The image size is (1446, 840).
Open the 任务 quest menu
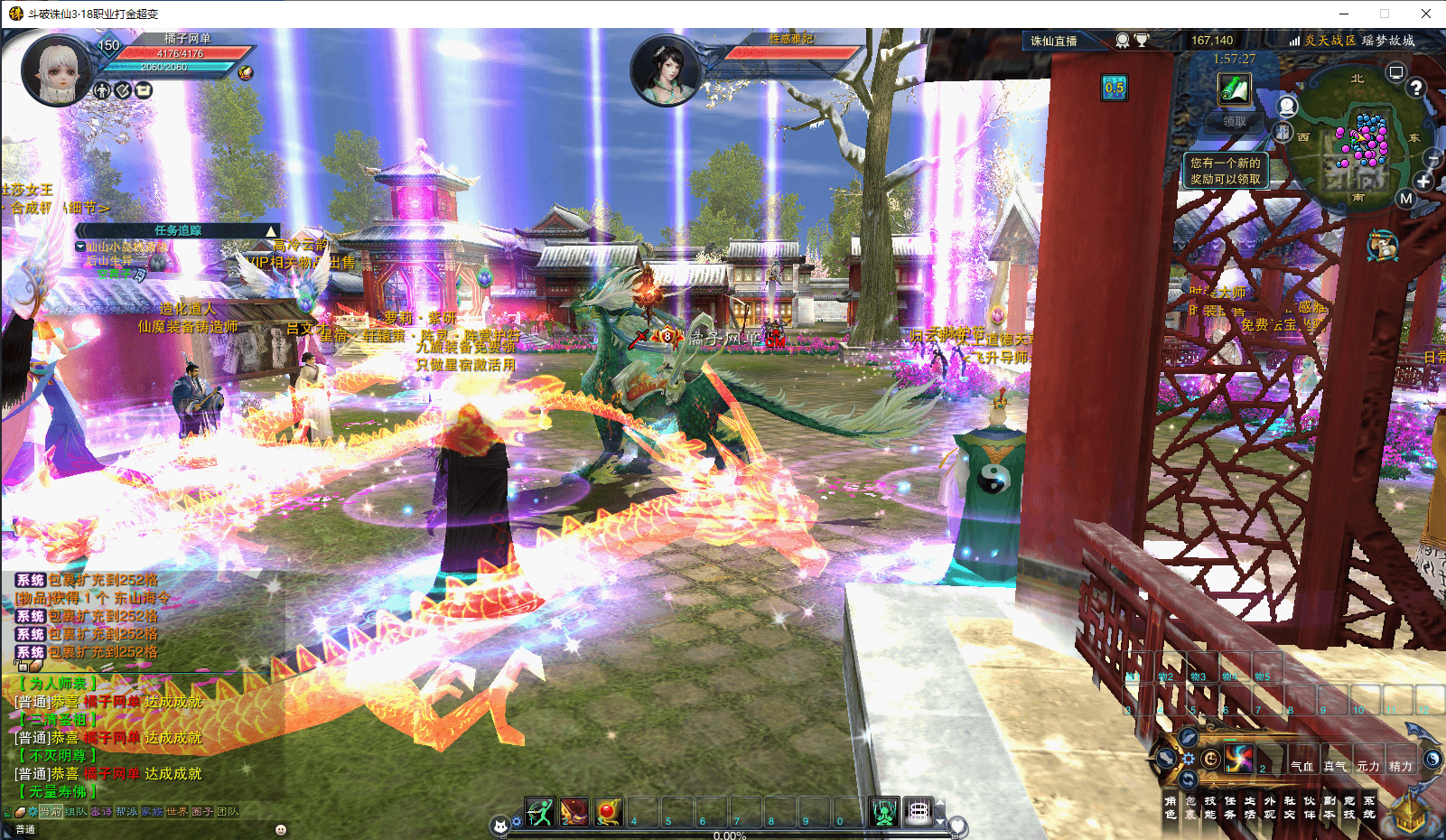point(1230,807)
